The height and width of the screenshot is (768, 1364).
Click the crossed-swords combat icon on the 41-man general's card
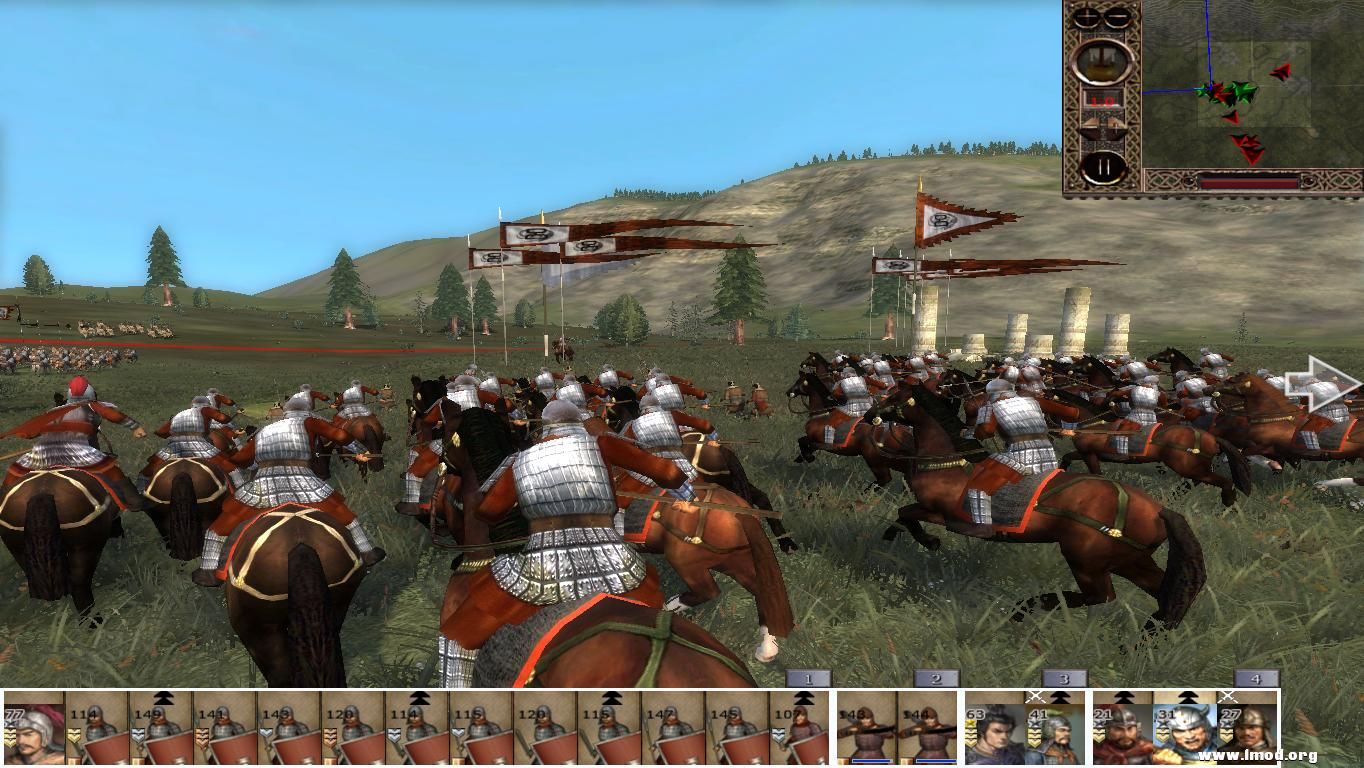(x=1034, y=696)
